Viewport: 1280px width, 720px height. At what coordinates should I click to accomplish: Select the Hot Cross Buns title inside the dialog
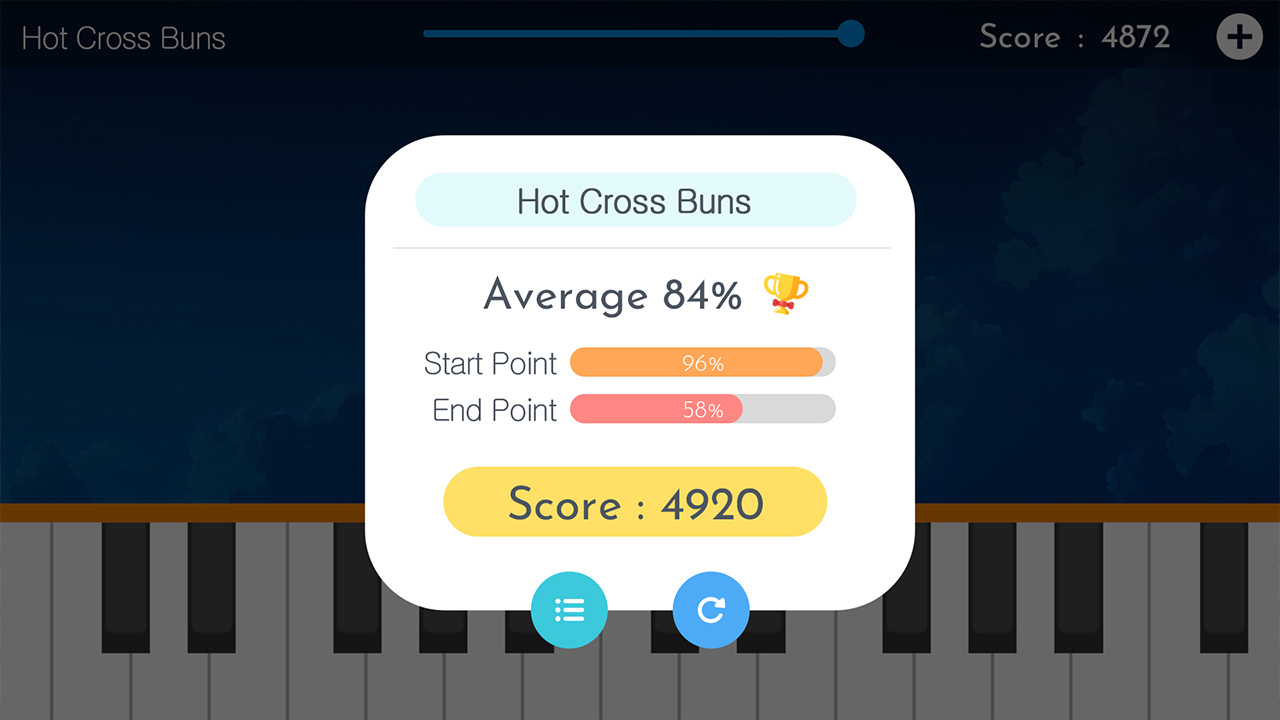634,201
